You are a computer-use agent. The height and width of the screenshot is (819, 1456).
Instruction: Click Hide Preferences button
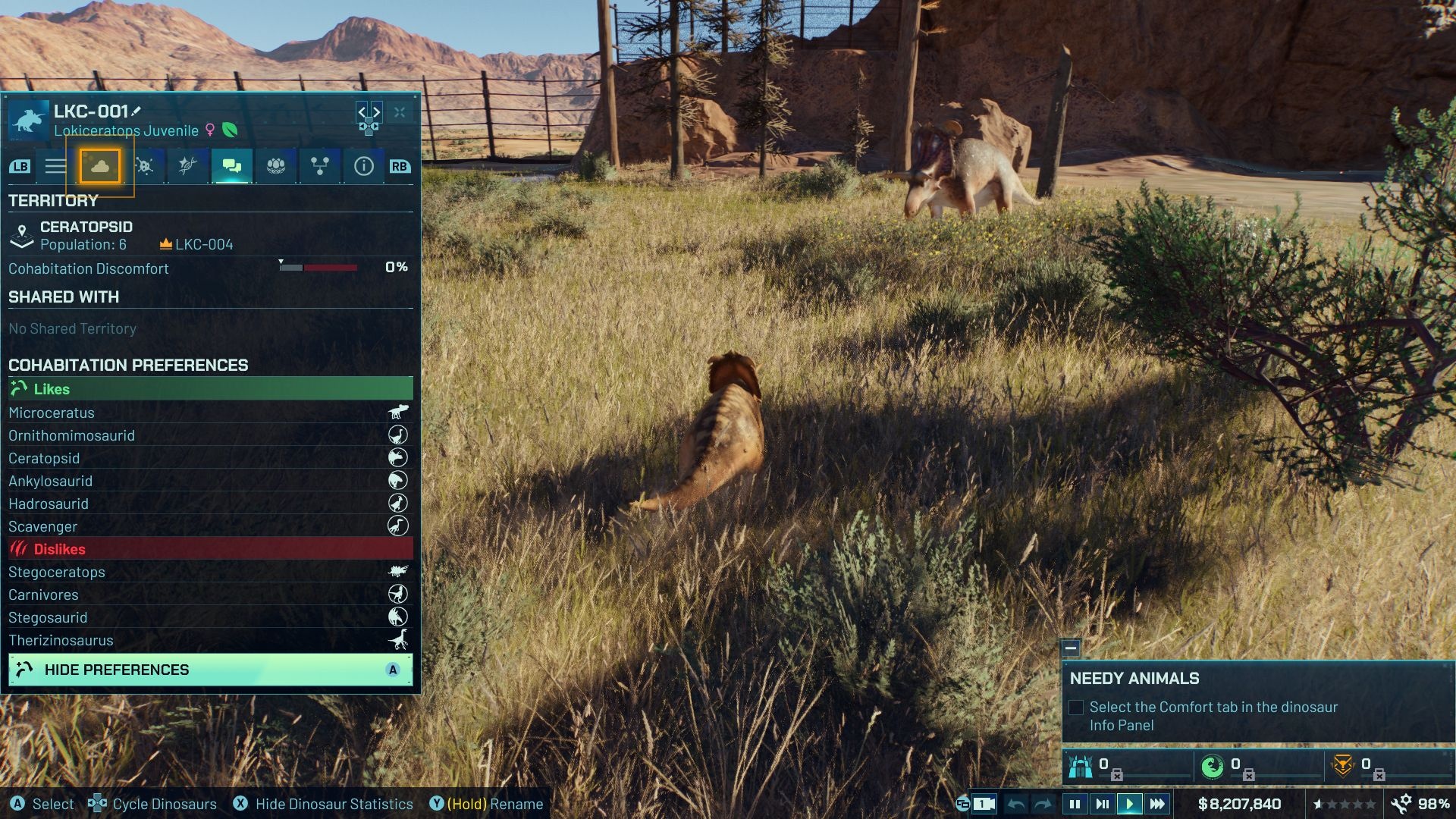point(211,670)
